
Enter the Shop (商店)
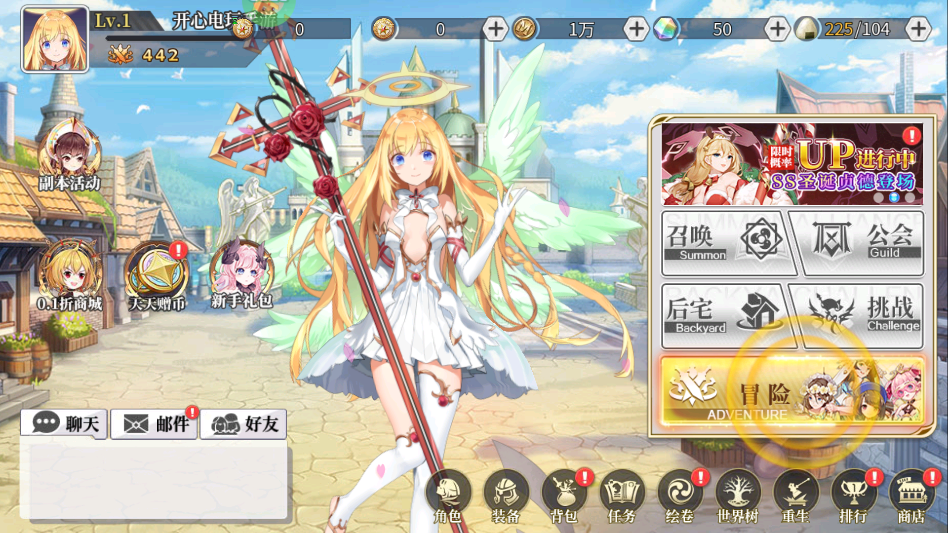click(x=911, y=496)
